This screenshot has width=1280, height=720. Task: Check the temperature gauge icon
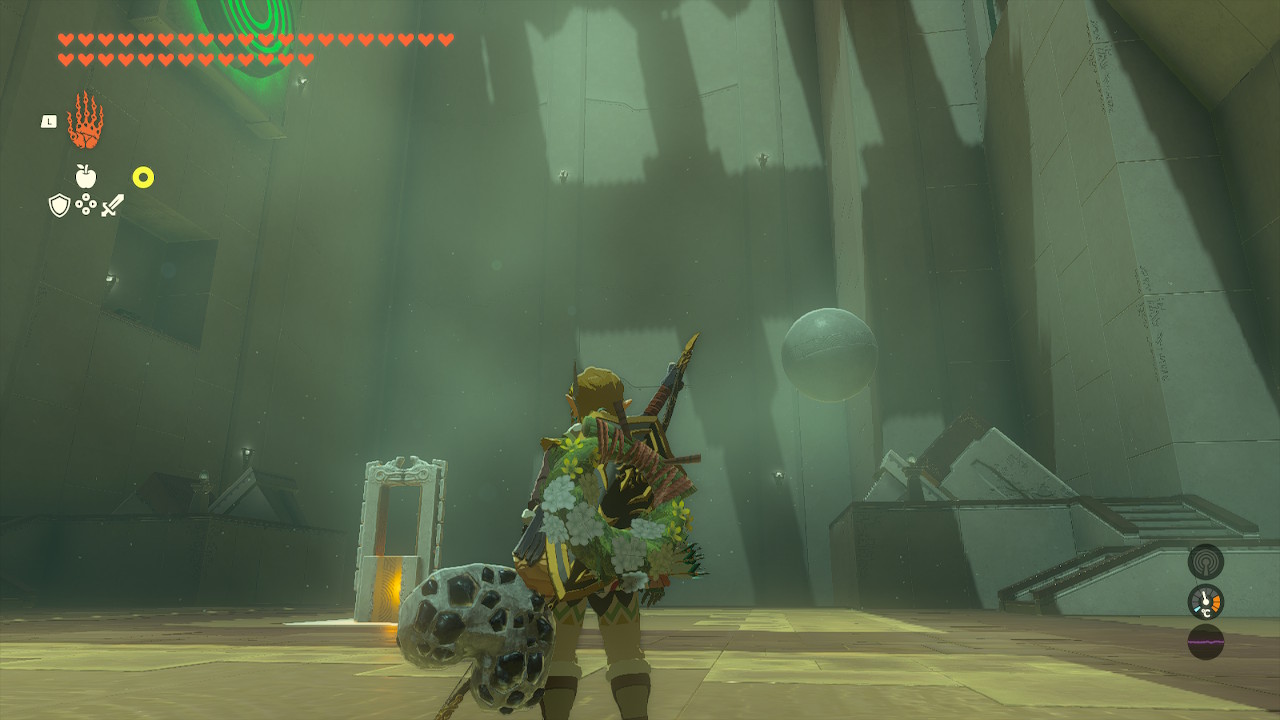pos(1205,601)
